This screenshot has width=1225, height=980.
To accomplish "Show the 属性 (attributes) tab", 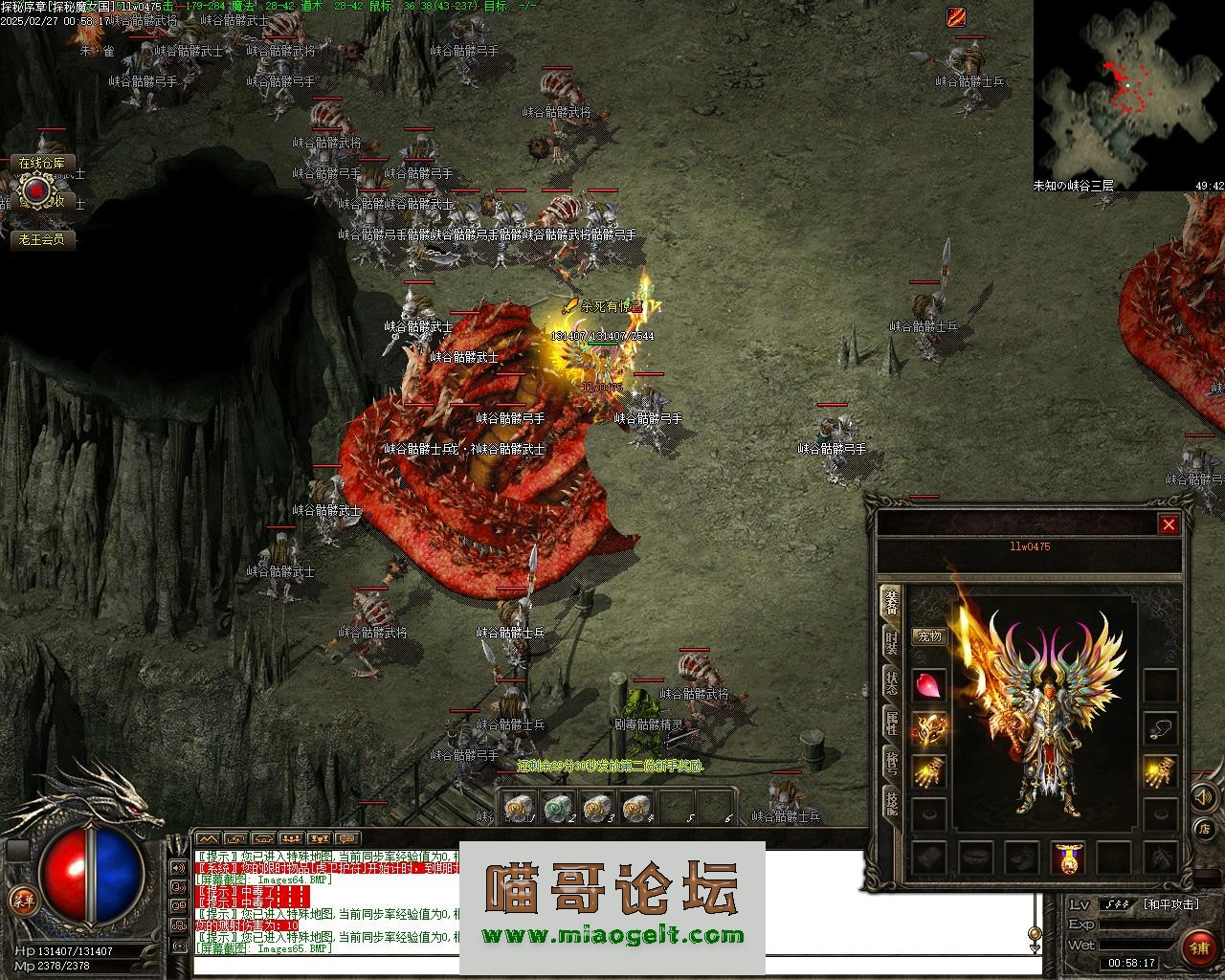I will click(891, 722).
